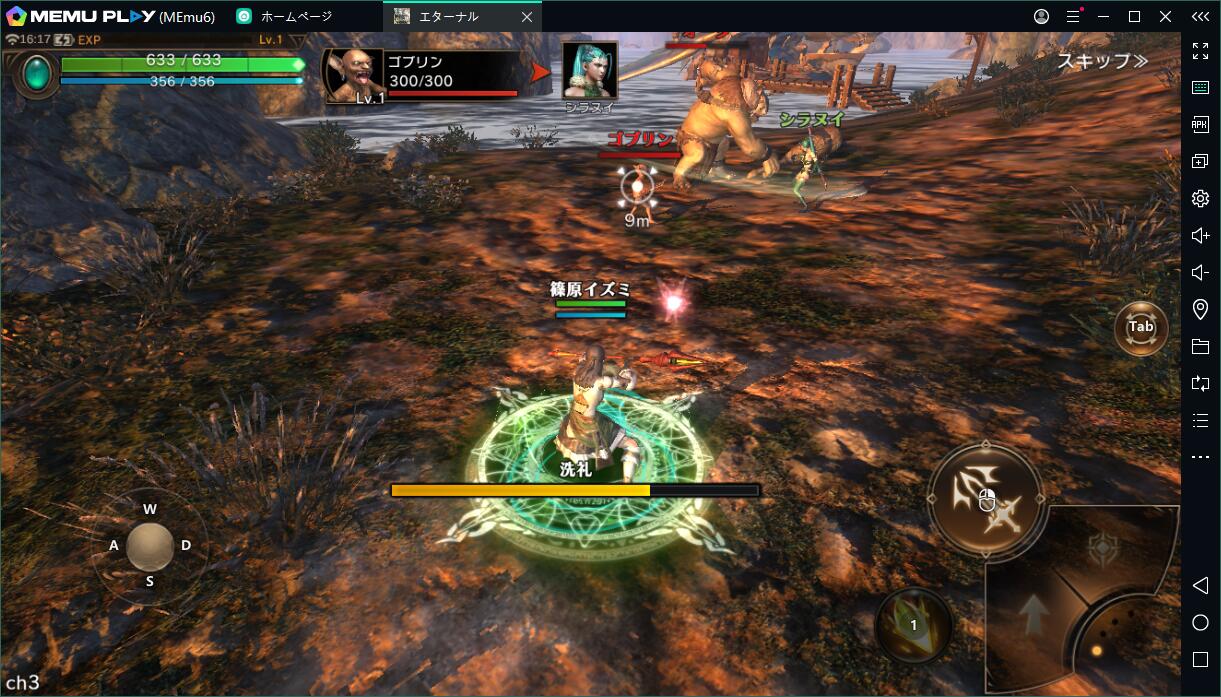Tap the virtual movement joystick
The height and width of the screenshot is (697, 1221).
pyautogui.click(x=150, y=546)
